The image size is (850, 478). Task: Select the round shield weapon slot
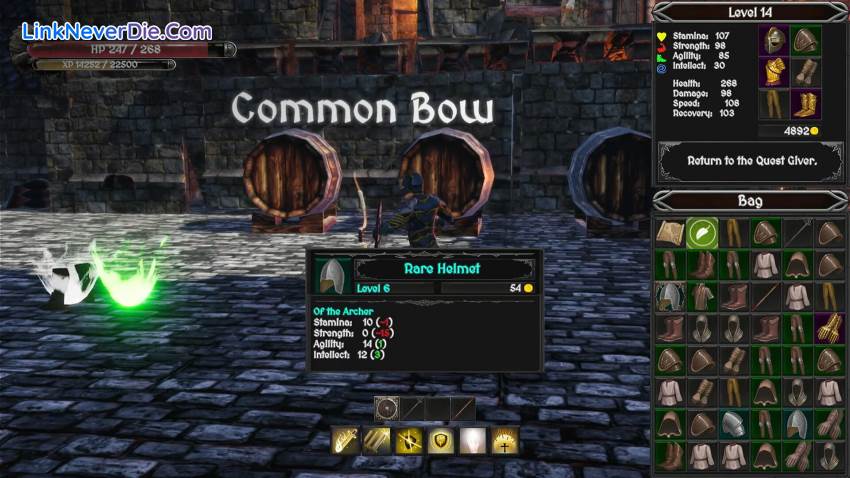(x=387, y=408)
